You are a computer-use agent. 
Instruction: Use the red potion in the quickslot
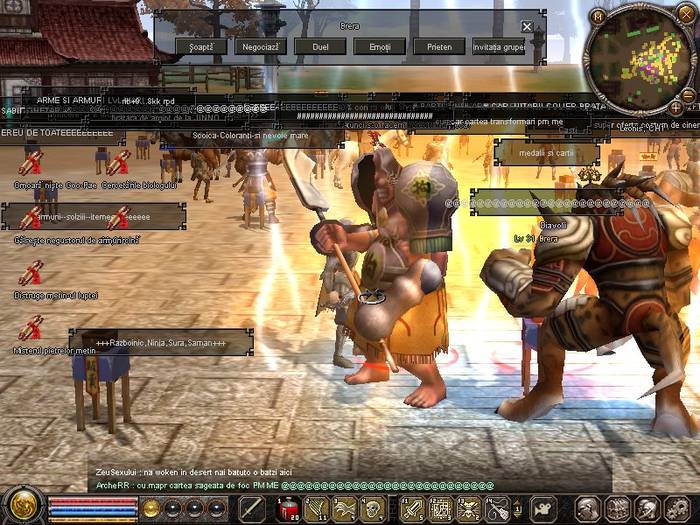tap(289, 508)
